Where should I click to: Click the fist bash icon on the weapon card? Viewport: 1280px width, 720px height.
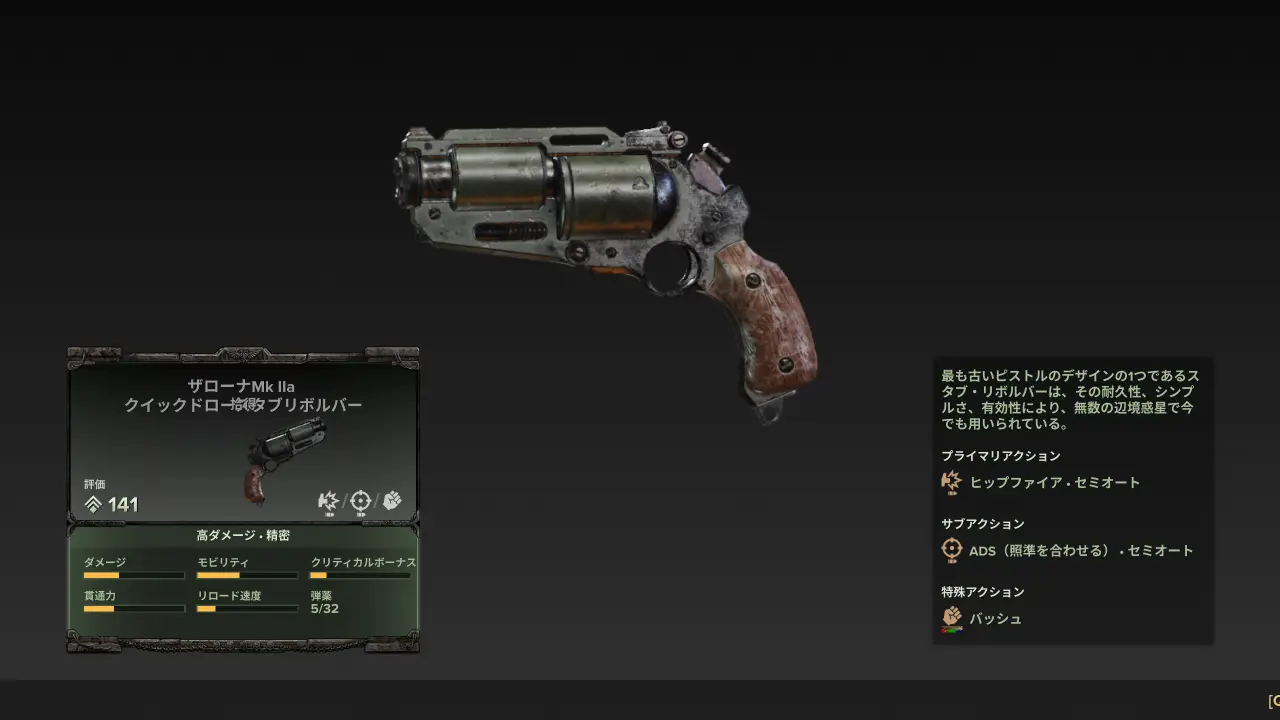392,501
